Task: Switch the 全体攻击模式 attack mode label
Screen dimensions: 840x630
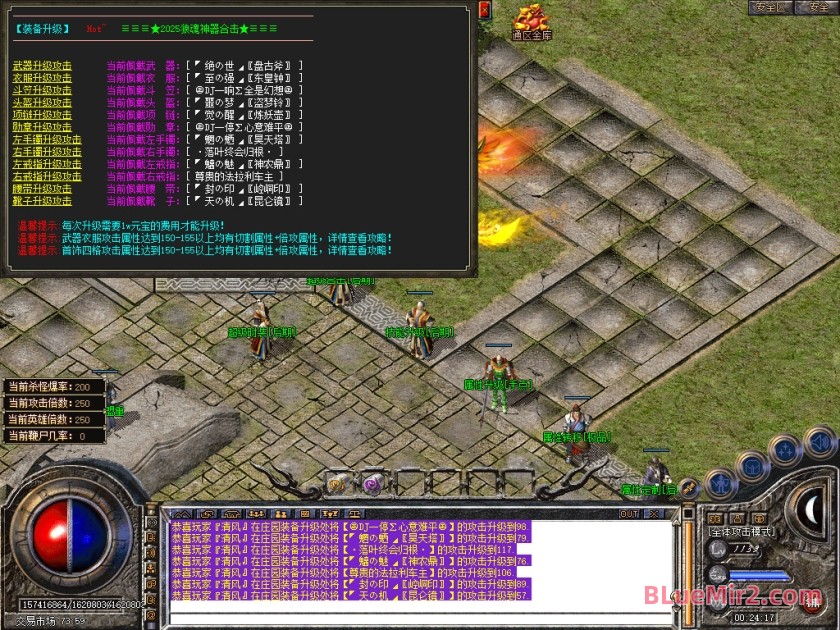Action: point(742,531)
